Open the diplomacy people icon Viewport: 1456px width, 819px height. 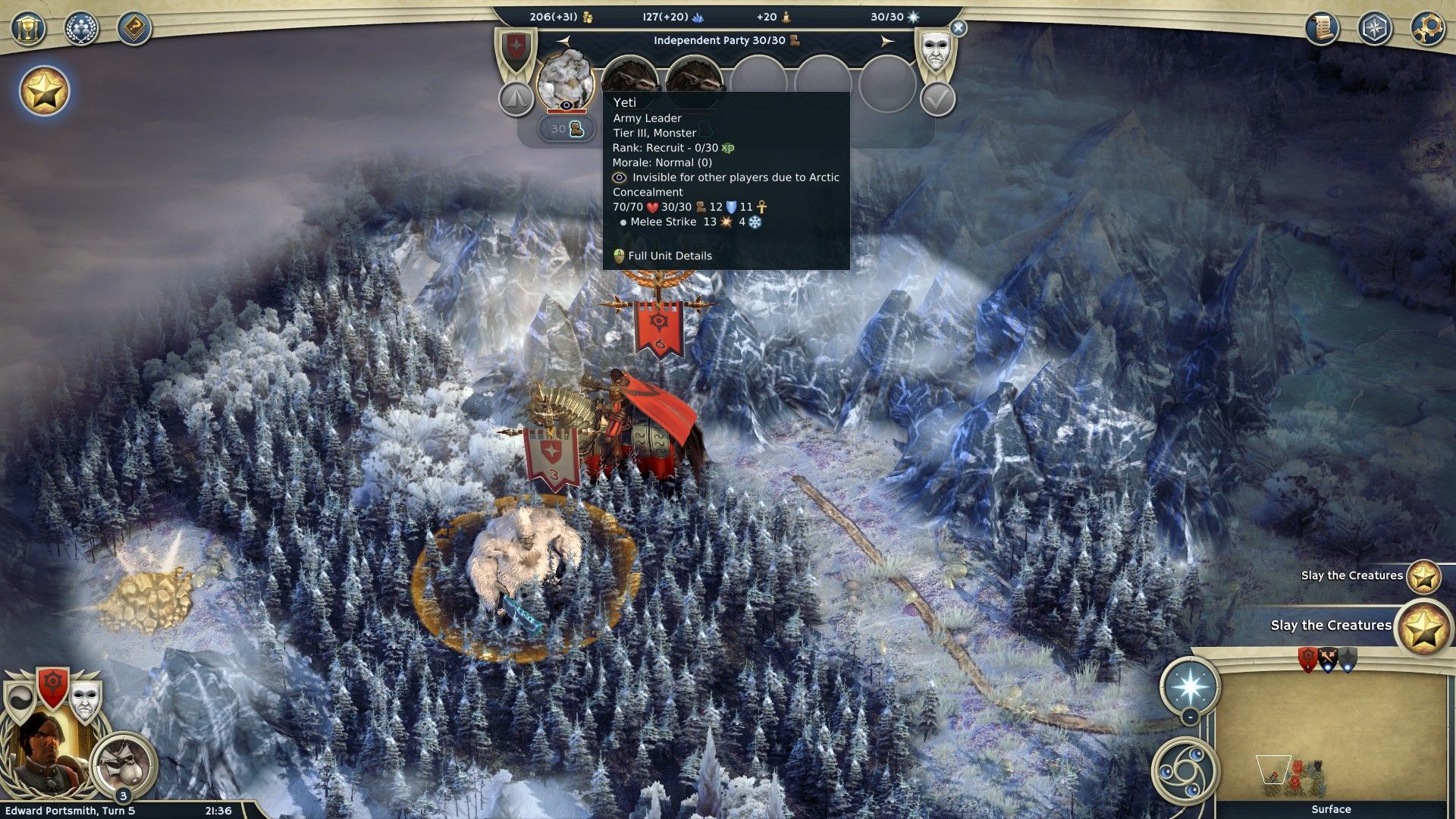81,30
